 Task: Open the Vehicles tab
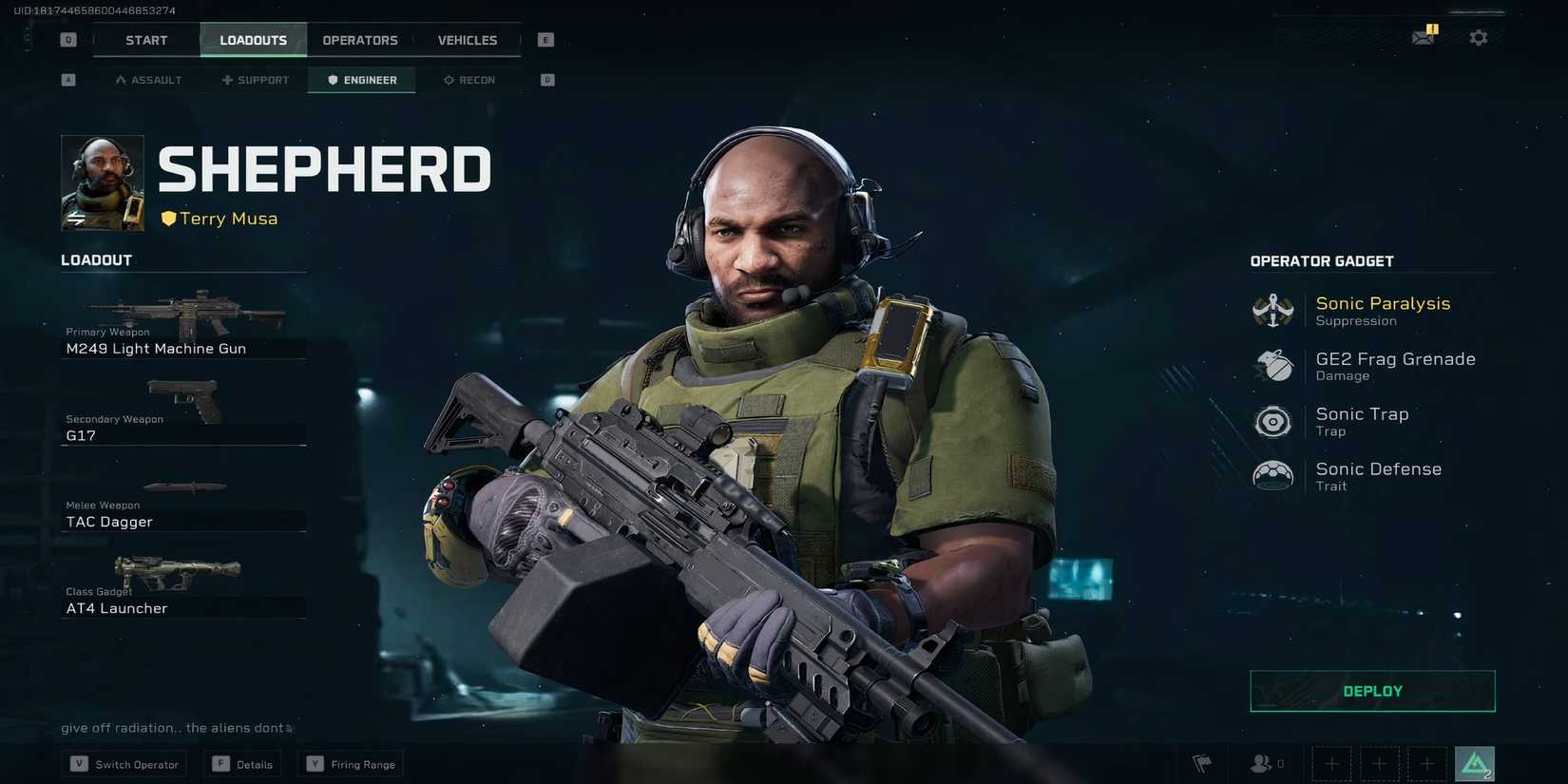pos(467,40)
